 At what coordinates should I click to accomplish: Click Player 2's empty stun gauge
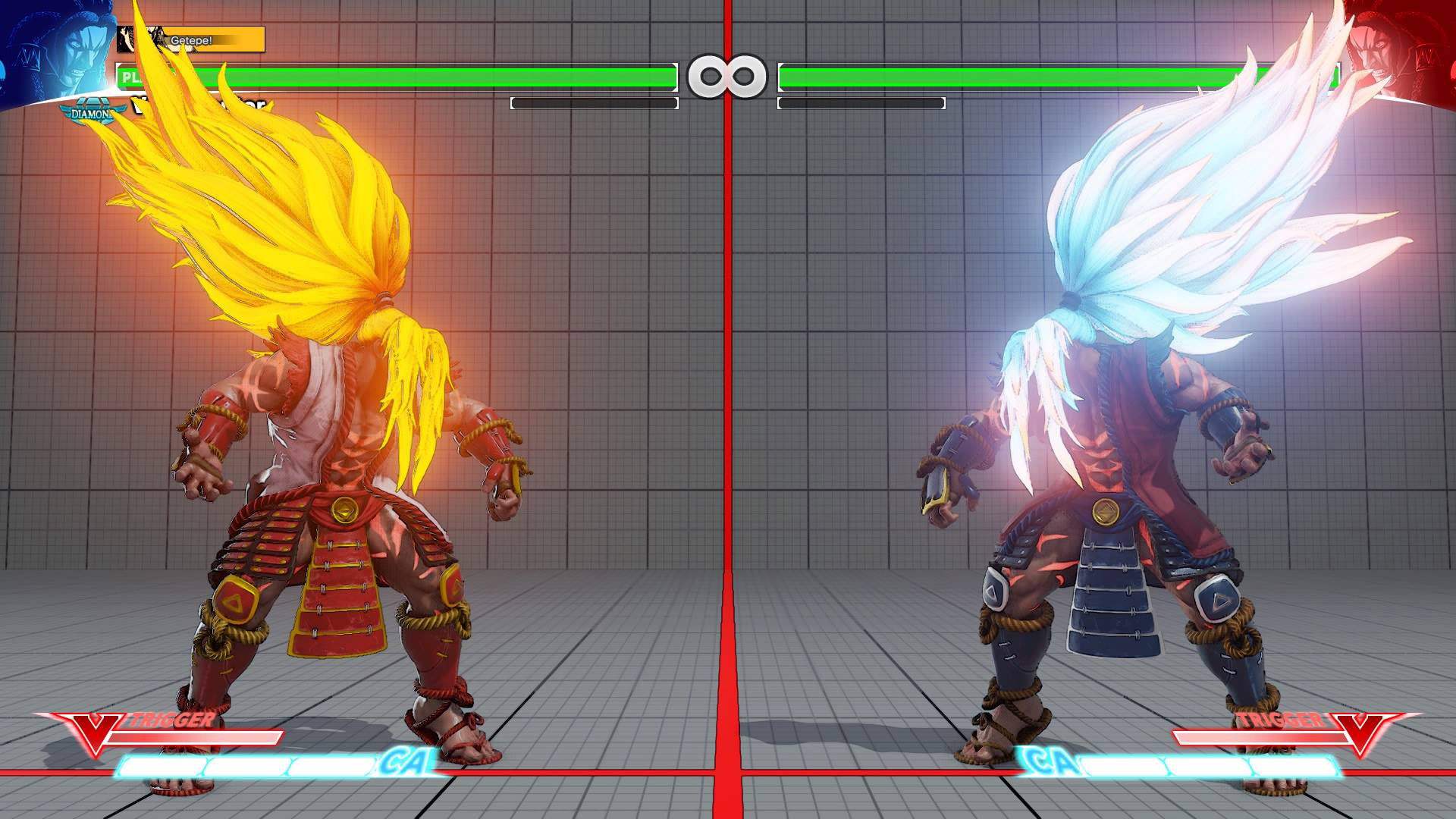coord(861,102)
